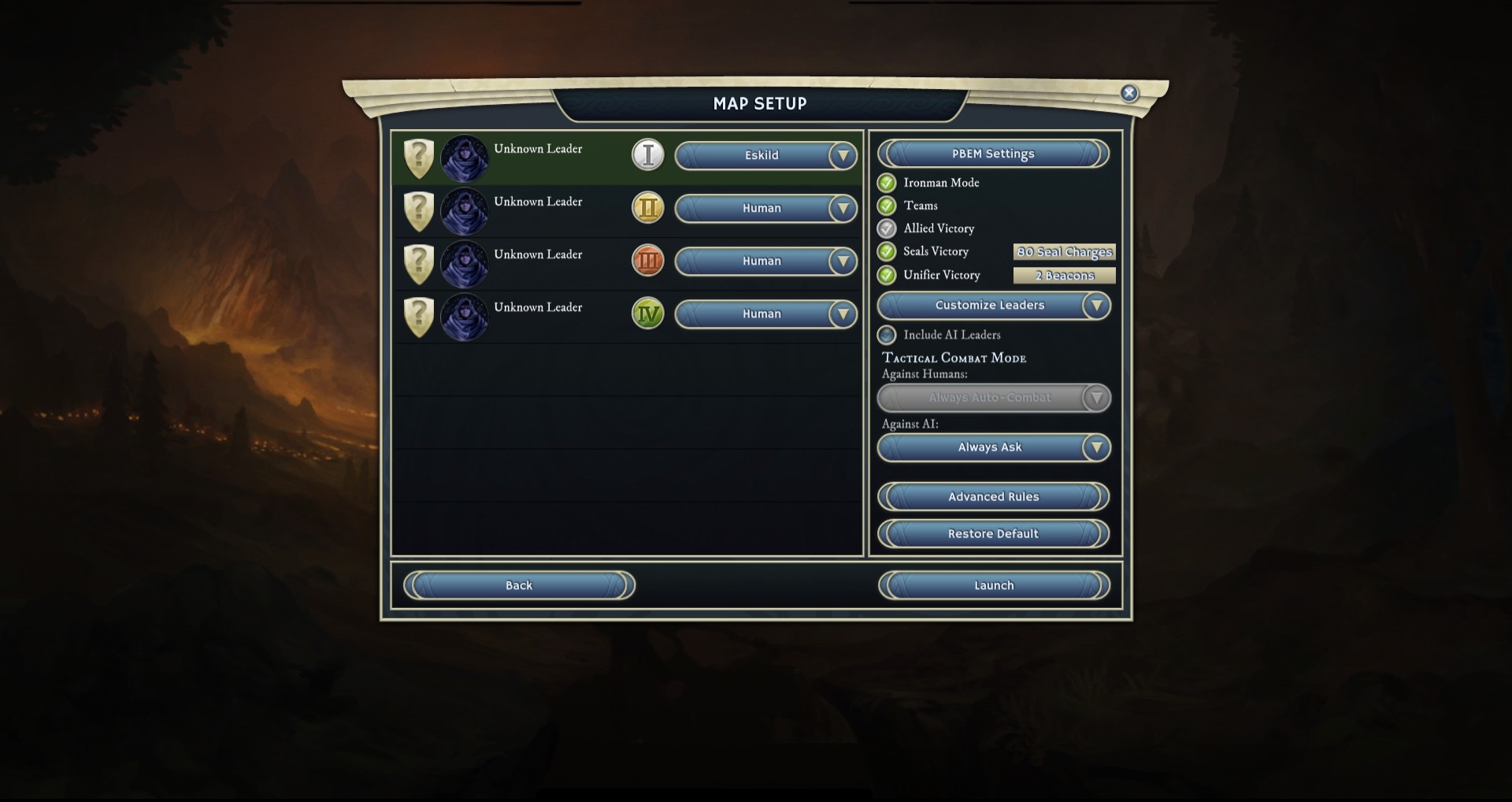1512x802 pixels.
Task: Restore Default settings
Action: (x=993, y=534)
